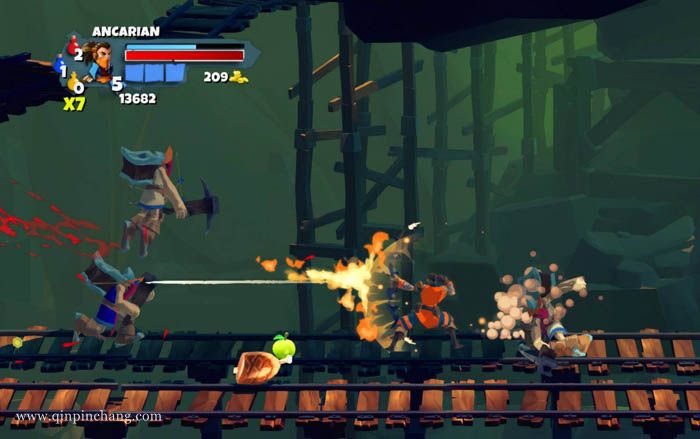Use the red health potion
Image resolution: width=700 pixels, height=439 pixels.
tap(72, 45)
